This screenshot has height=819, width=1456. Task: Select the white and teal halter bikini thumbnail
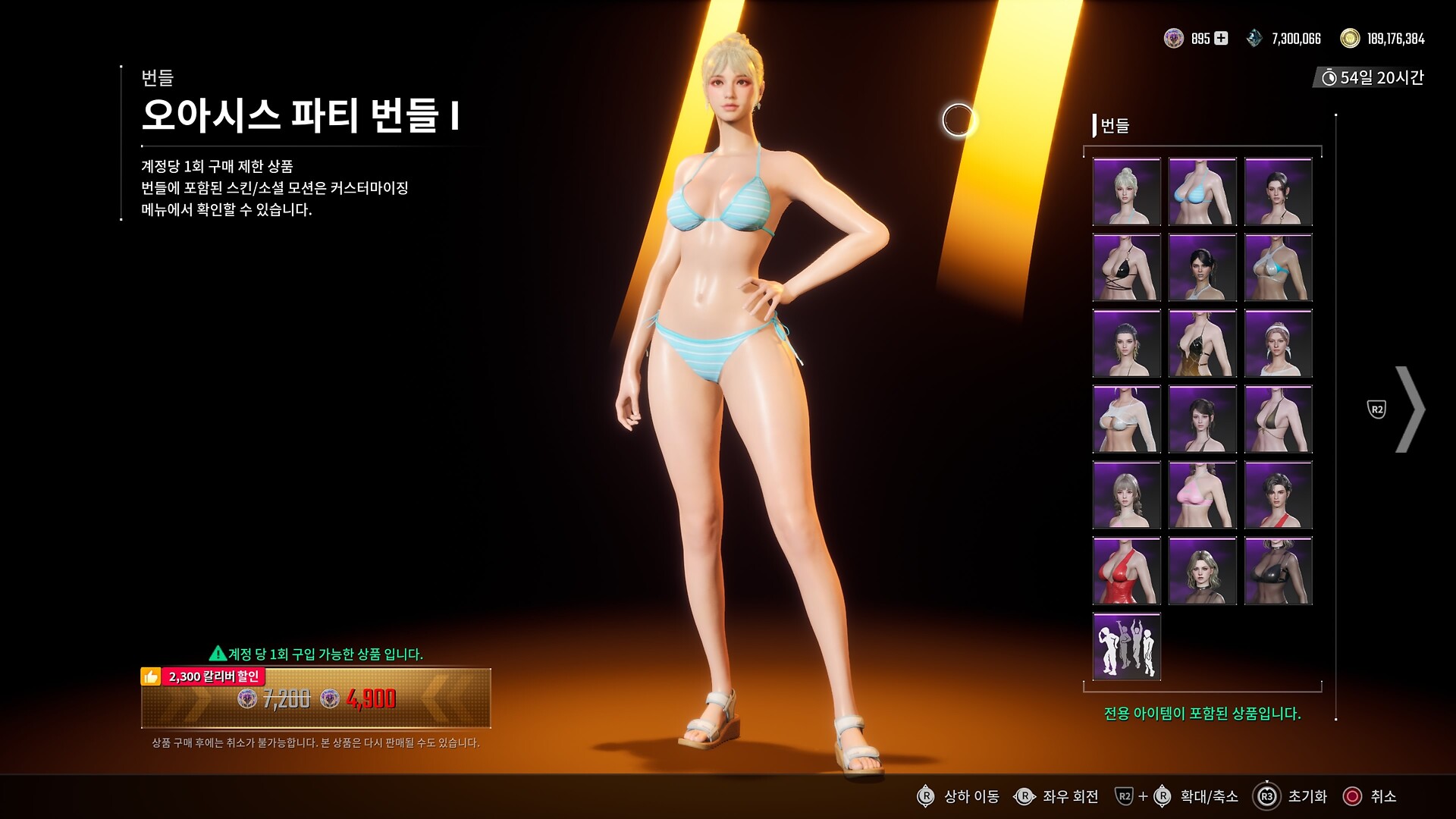pyautogui.click(x=1278, y=268)
